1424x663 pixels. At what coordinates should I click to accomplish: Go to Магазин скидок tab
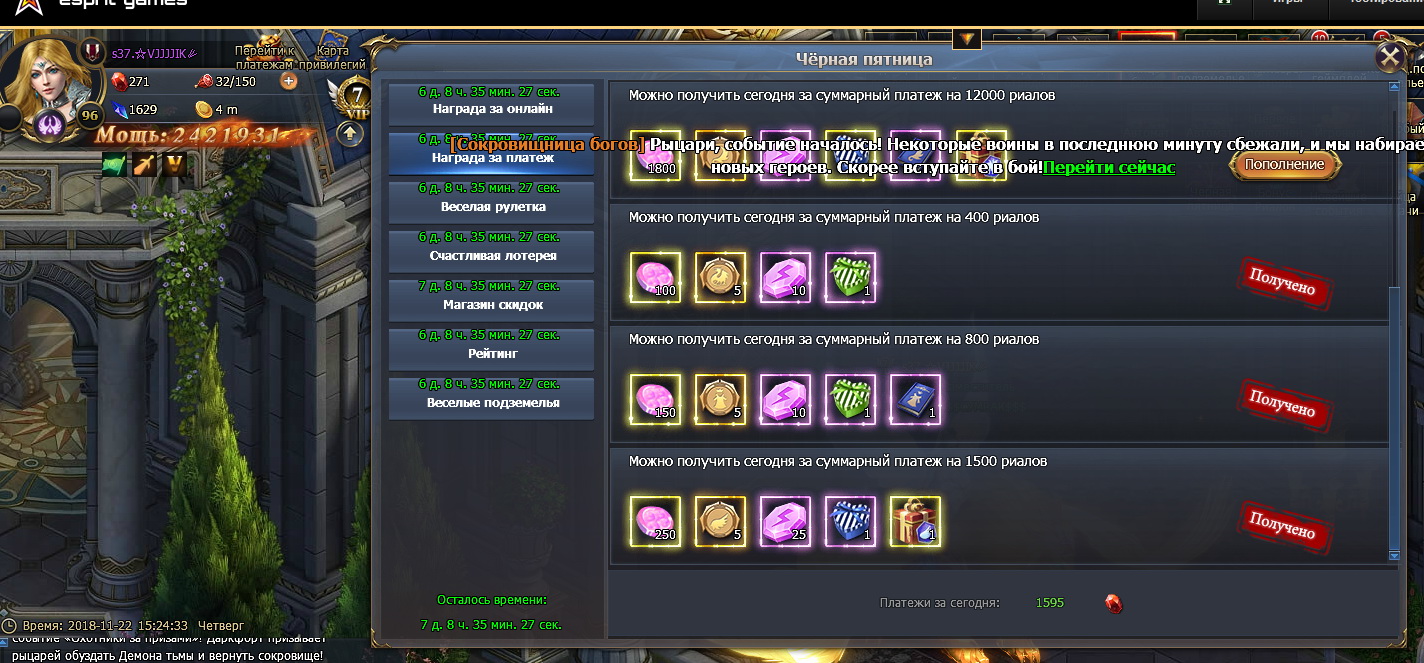[492, 299]
